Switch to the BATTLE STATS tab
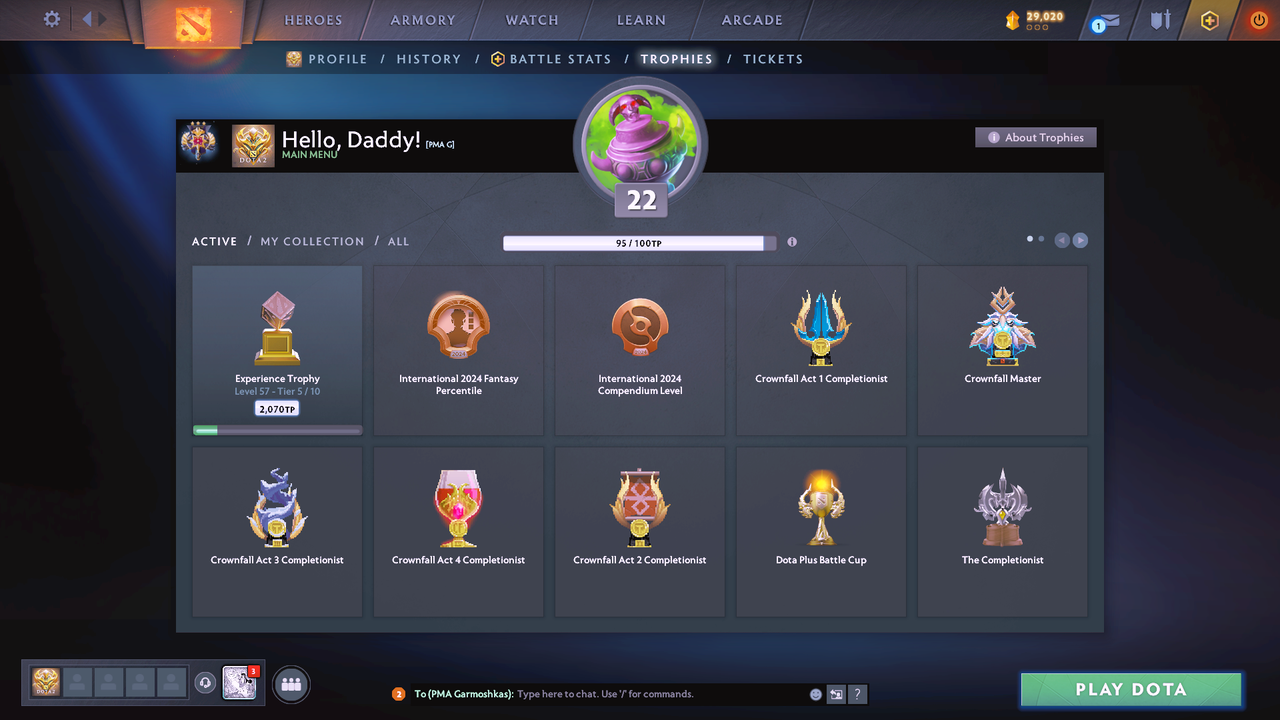 click(560, 59)
